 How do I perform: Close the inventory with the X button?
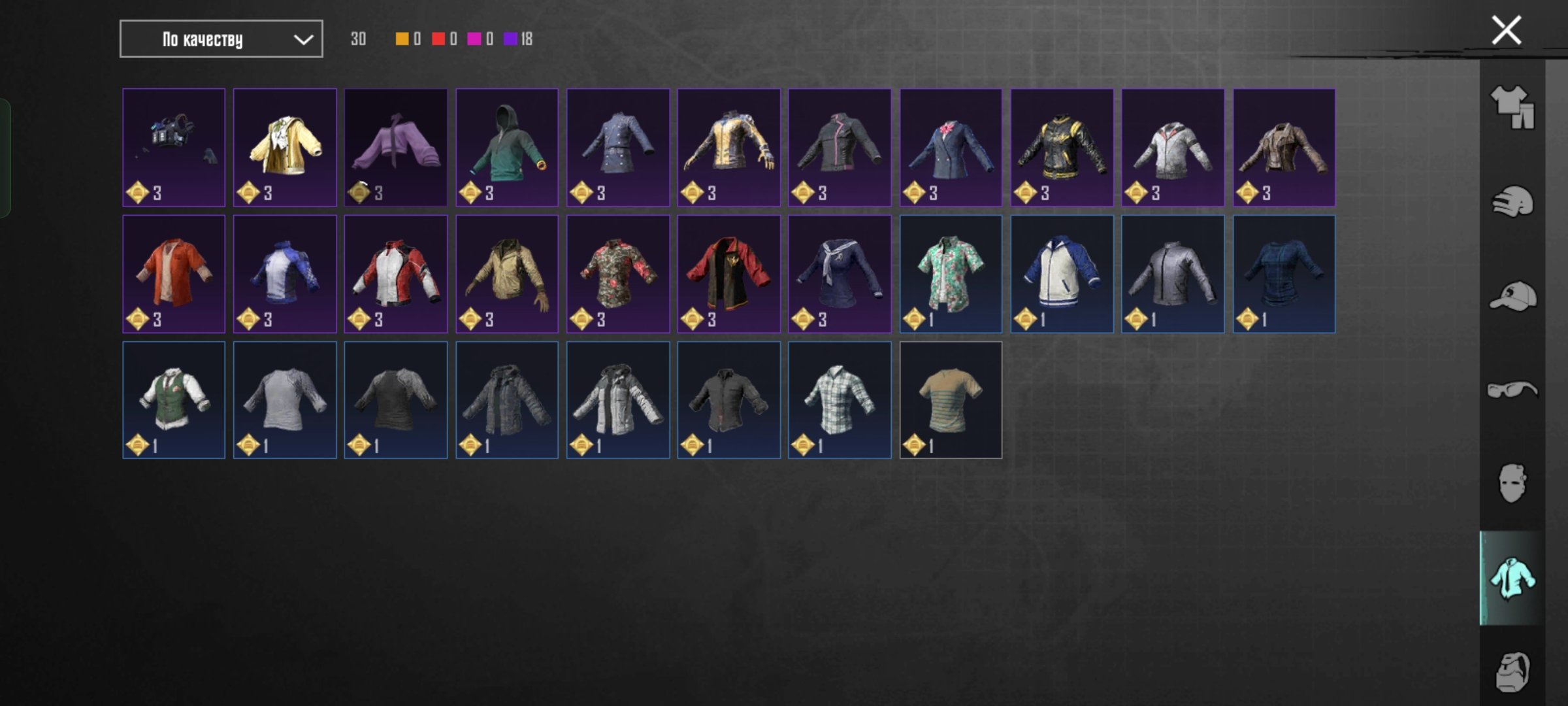[x=1506, y=31]
